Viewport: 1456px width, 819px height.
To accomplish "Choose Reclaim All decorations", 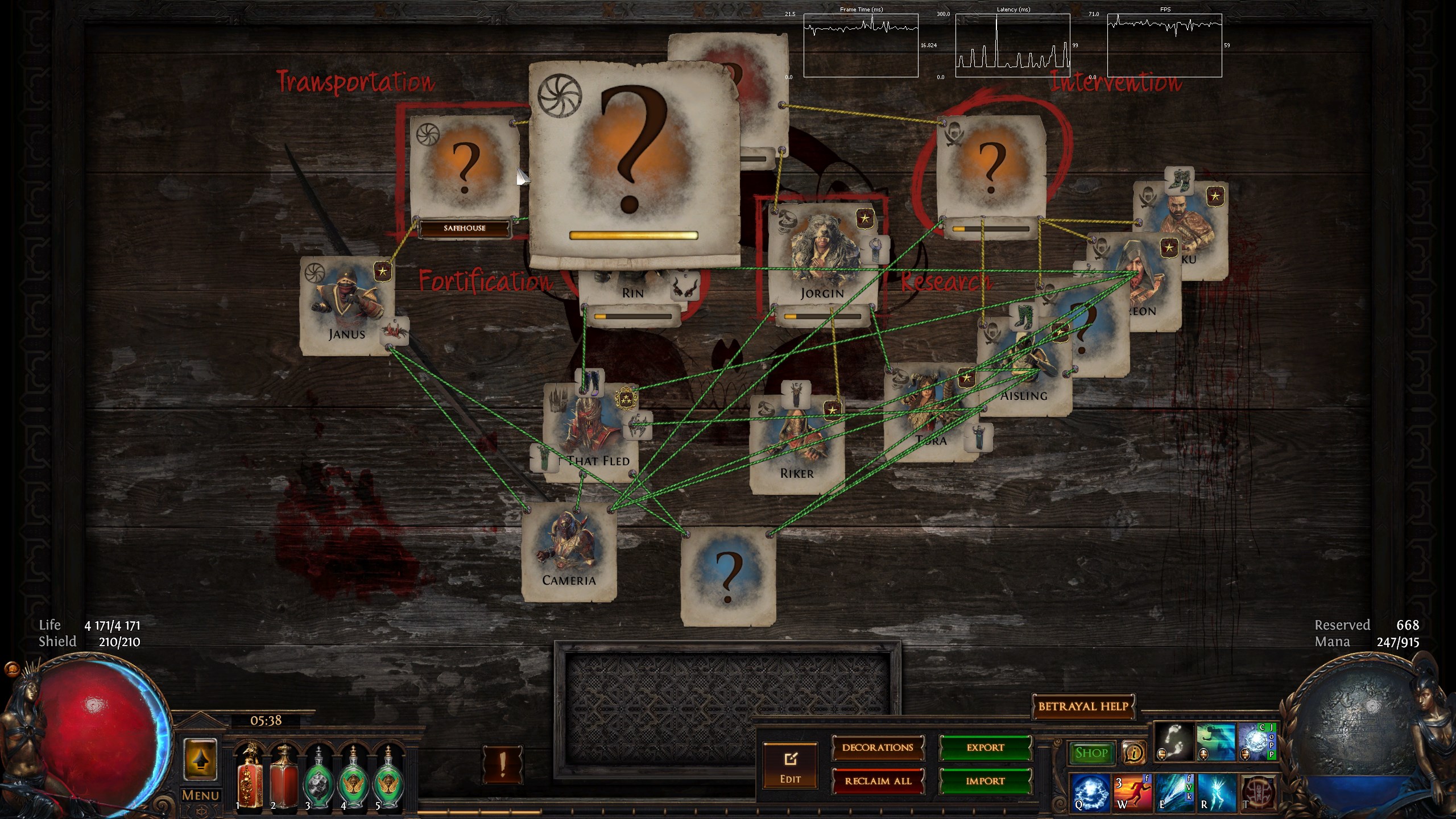I will point(878,781).
